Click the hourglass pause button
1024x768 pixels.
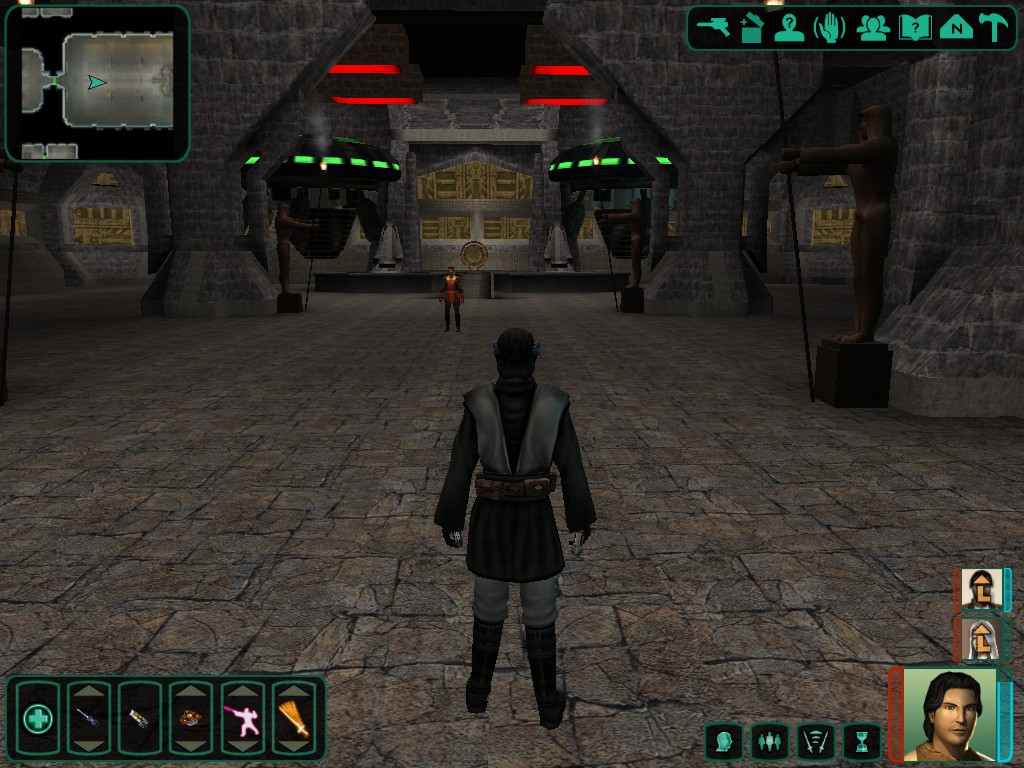862,741
